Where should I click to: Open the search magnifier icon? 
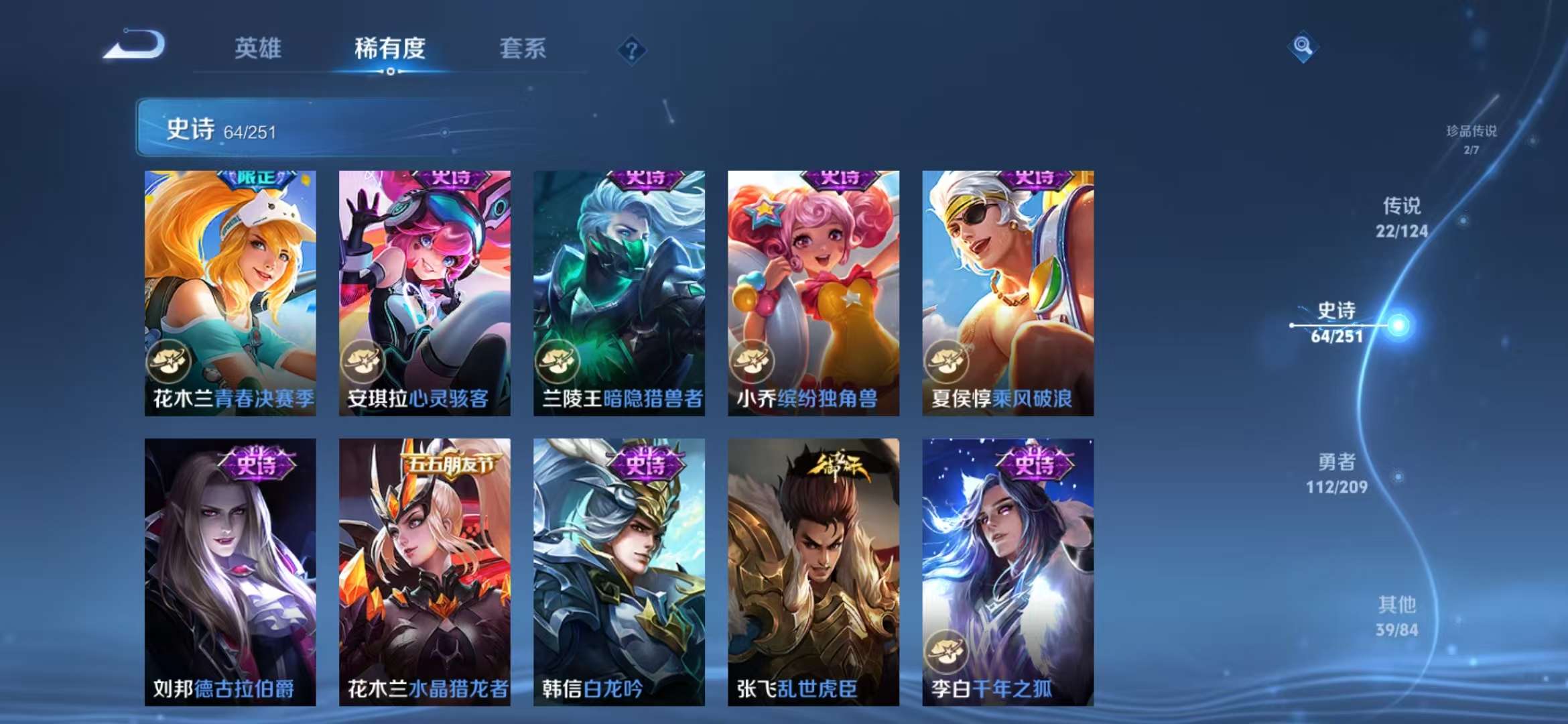(x=1302, y=47)
